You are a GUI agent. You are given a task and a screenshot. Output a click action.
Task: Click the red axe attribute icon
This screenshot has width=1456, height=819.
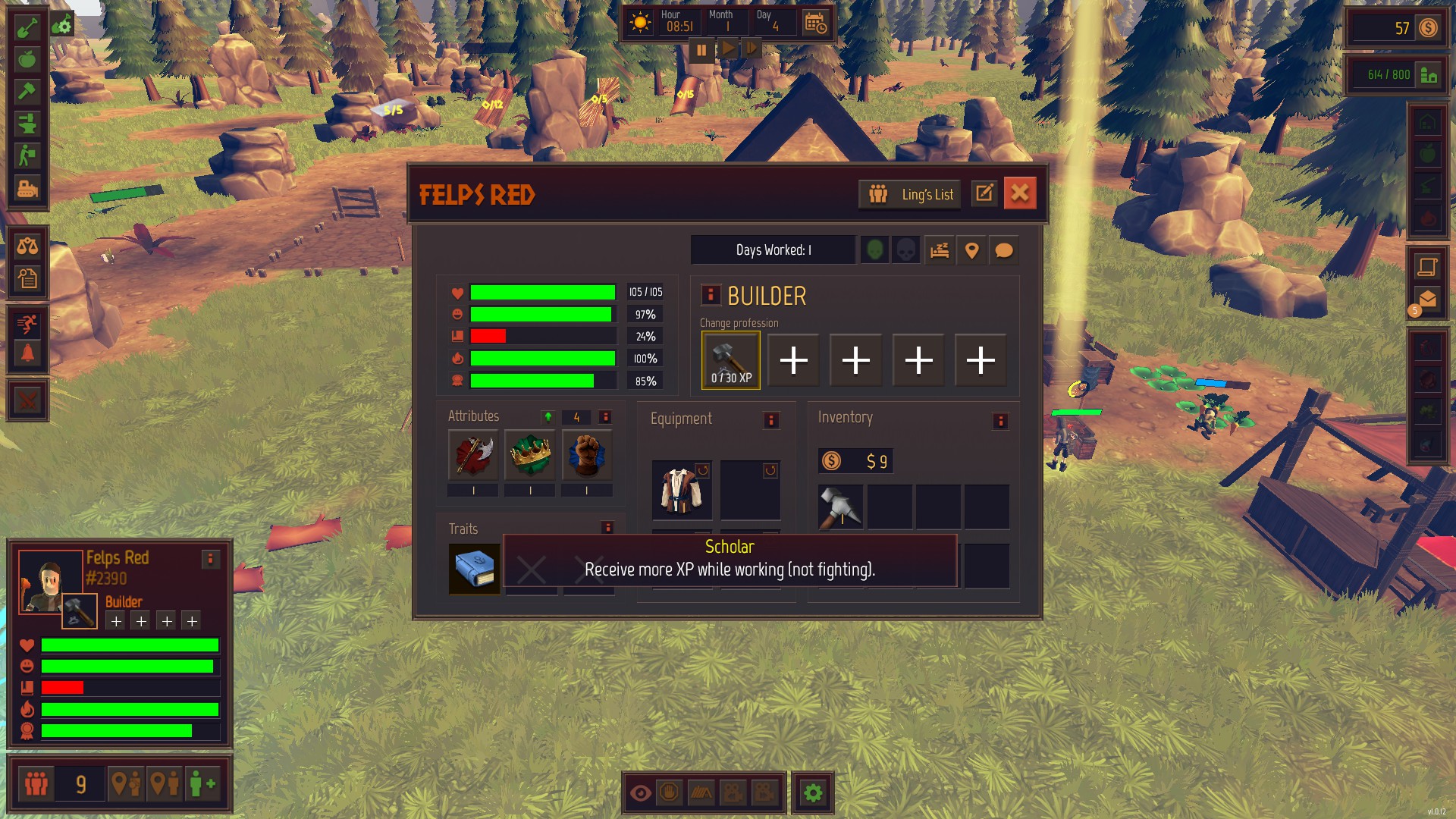[x=473, y=455]
